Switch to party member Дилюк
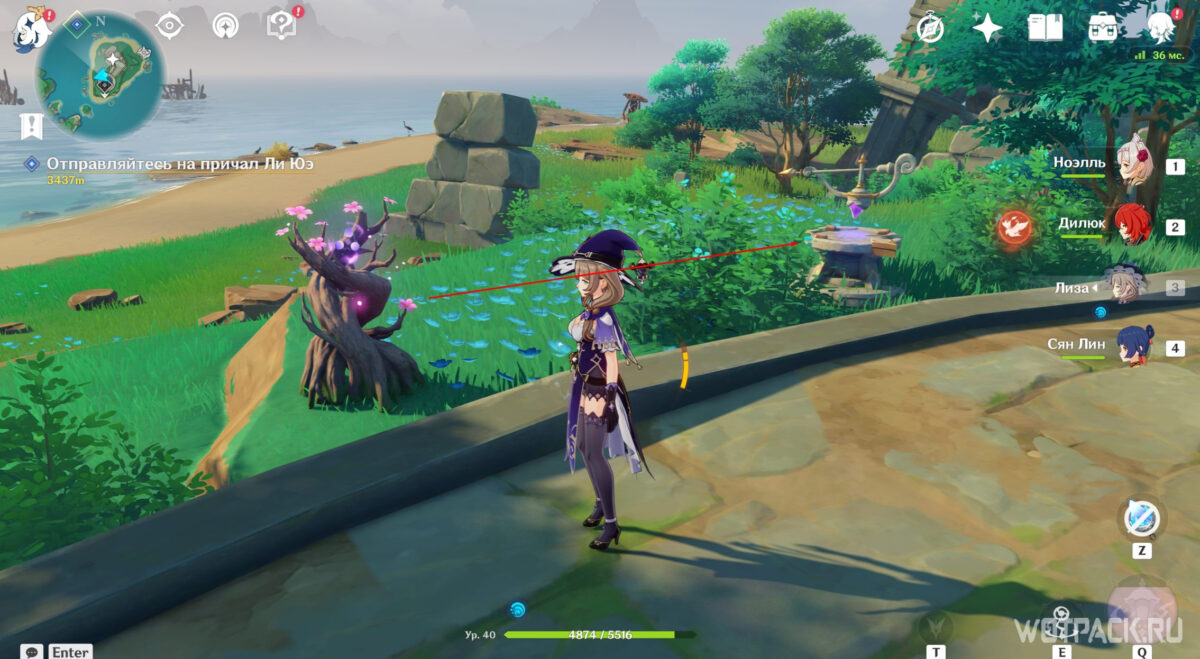This screenshot has width=1200, height=659. [1135, 224]
